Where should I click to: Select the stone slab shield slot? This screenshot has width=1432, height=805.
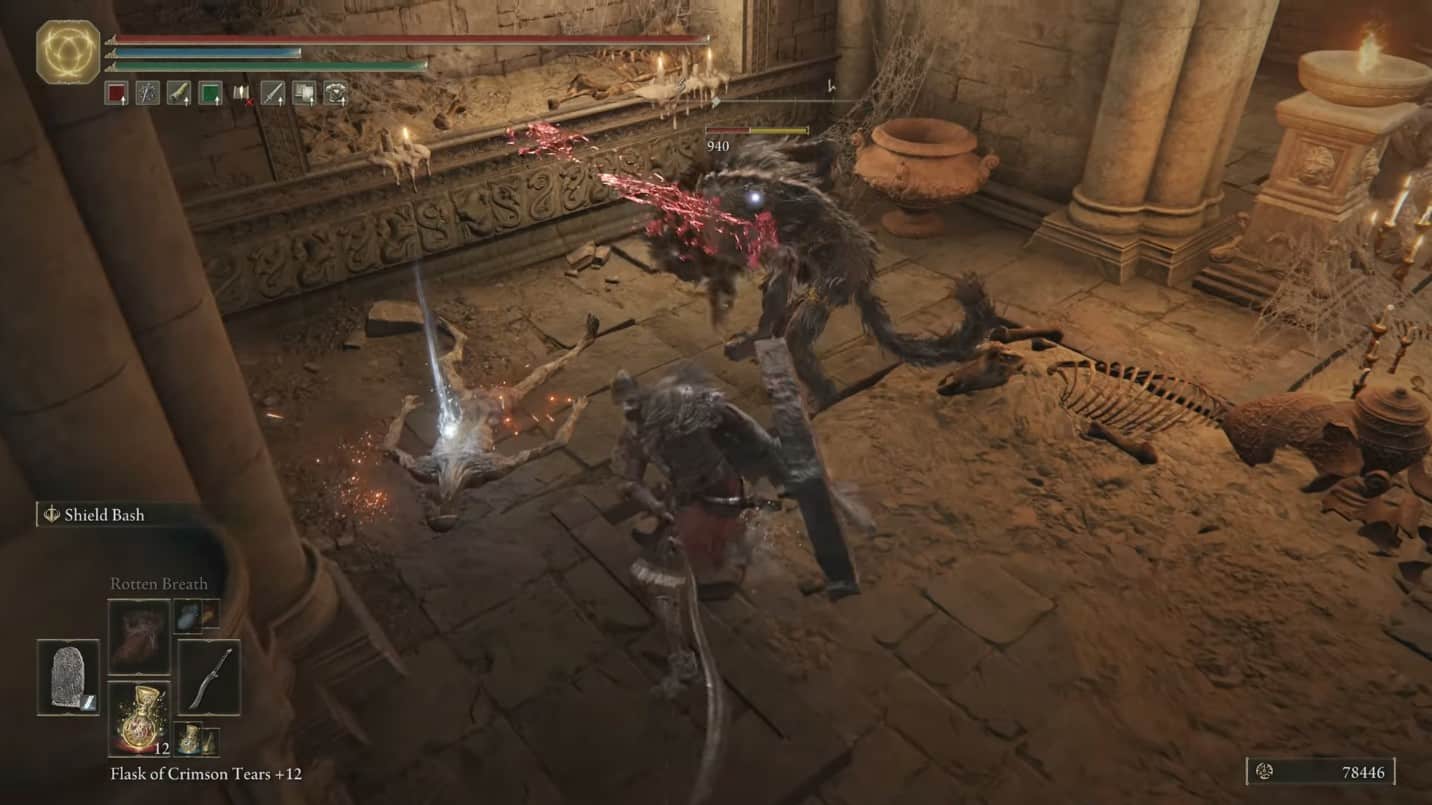[68, 677]
